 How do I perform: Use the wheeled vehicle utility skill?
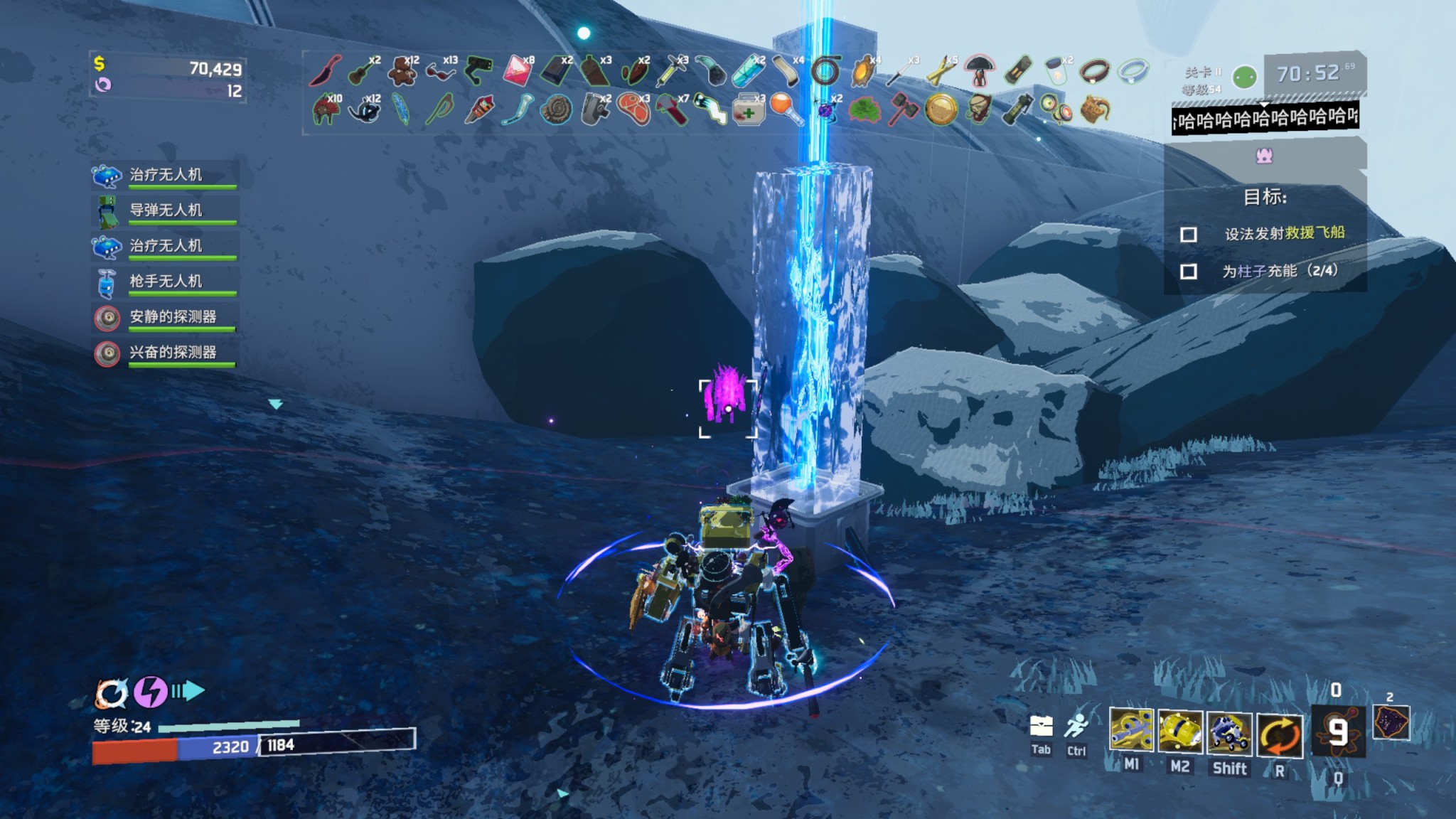pyautogui.click(x=1229, y=731)
